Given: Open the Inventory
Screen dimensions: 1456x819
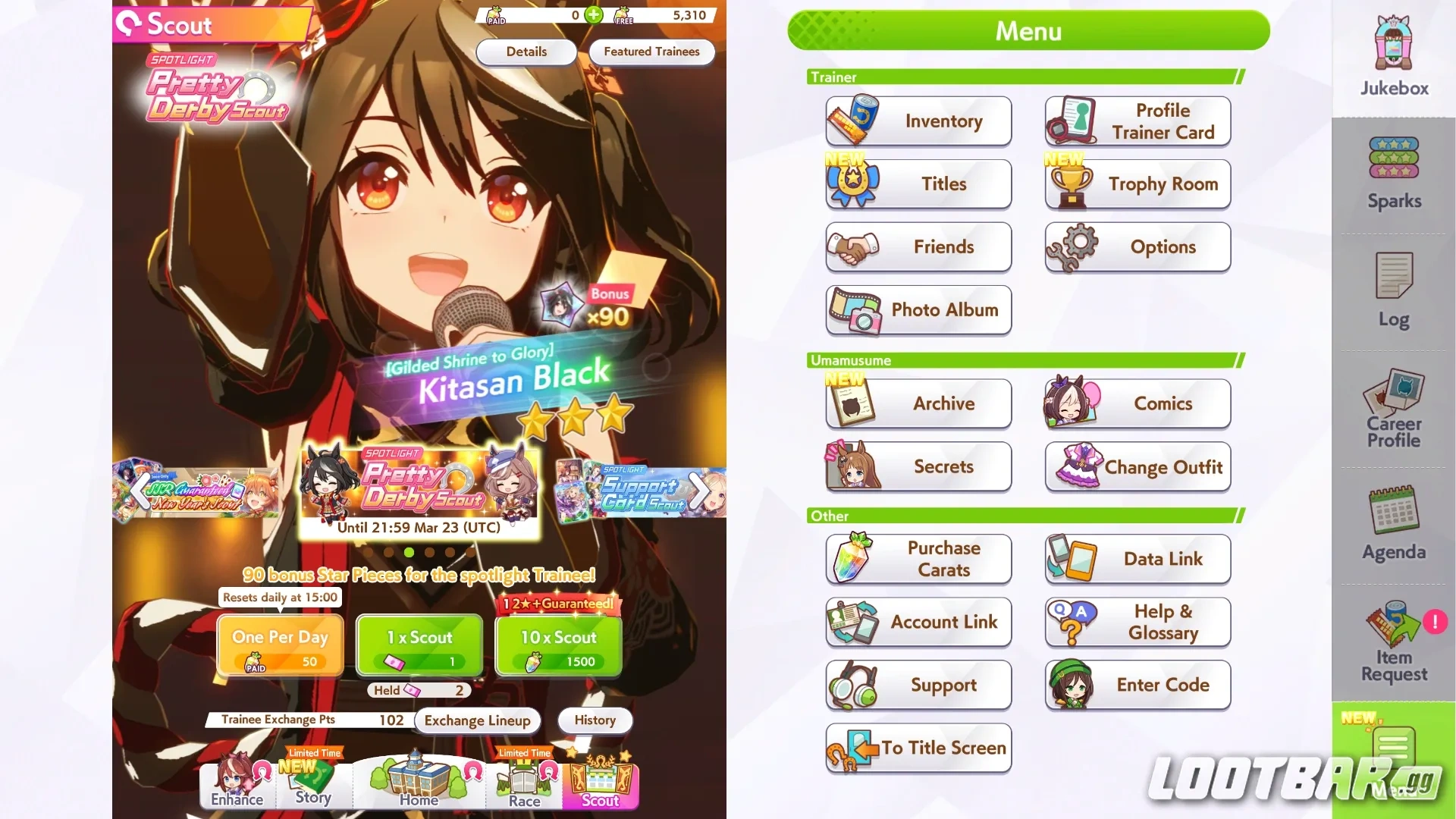Looking at the screenshot, I should click(918, 121).
